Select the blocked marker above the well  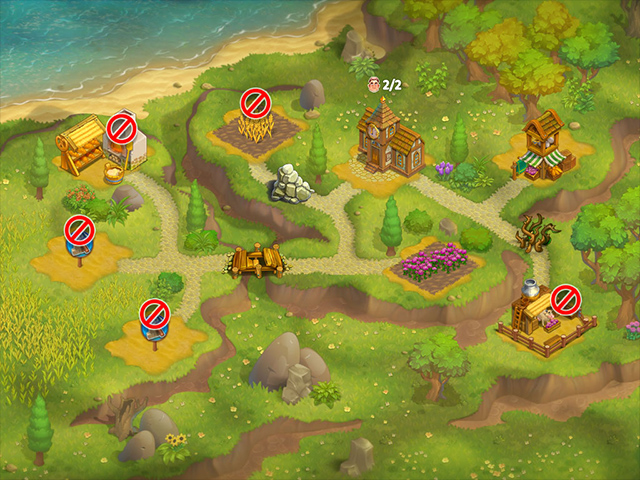122,128
